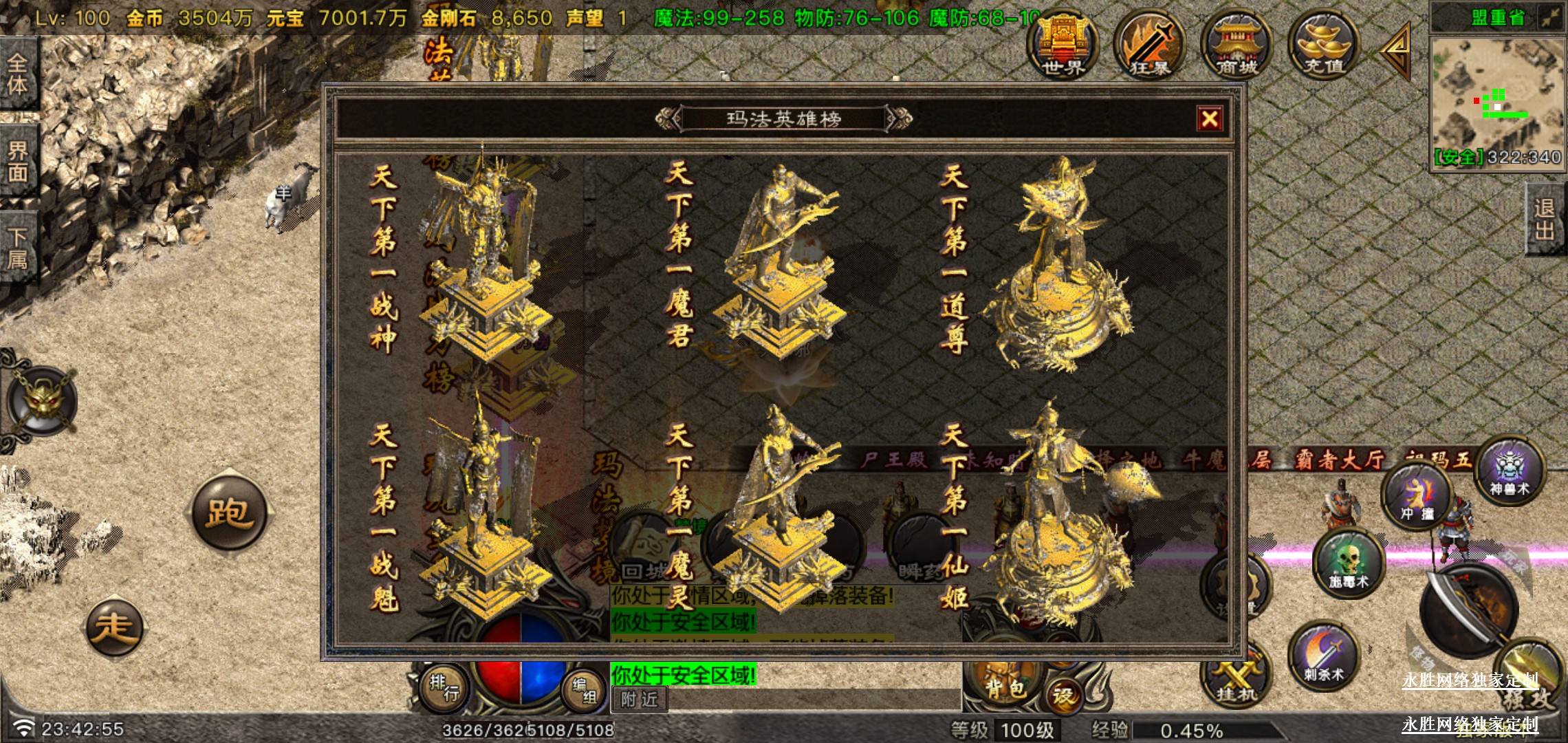Close the 玛法英雄榜 ranking window
The height and width of the screenshot is (743, 1568).
(x=1209, y=119)
